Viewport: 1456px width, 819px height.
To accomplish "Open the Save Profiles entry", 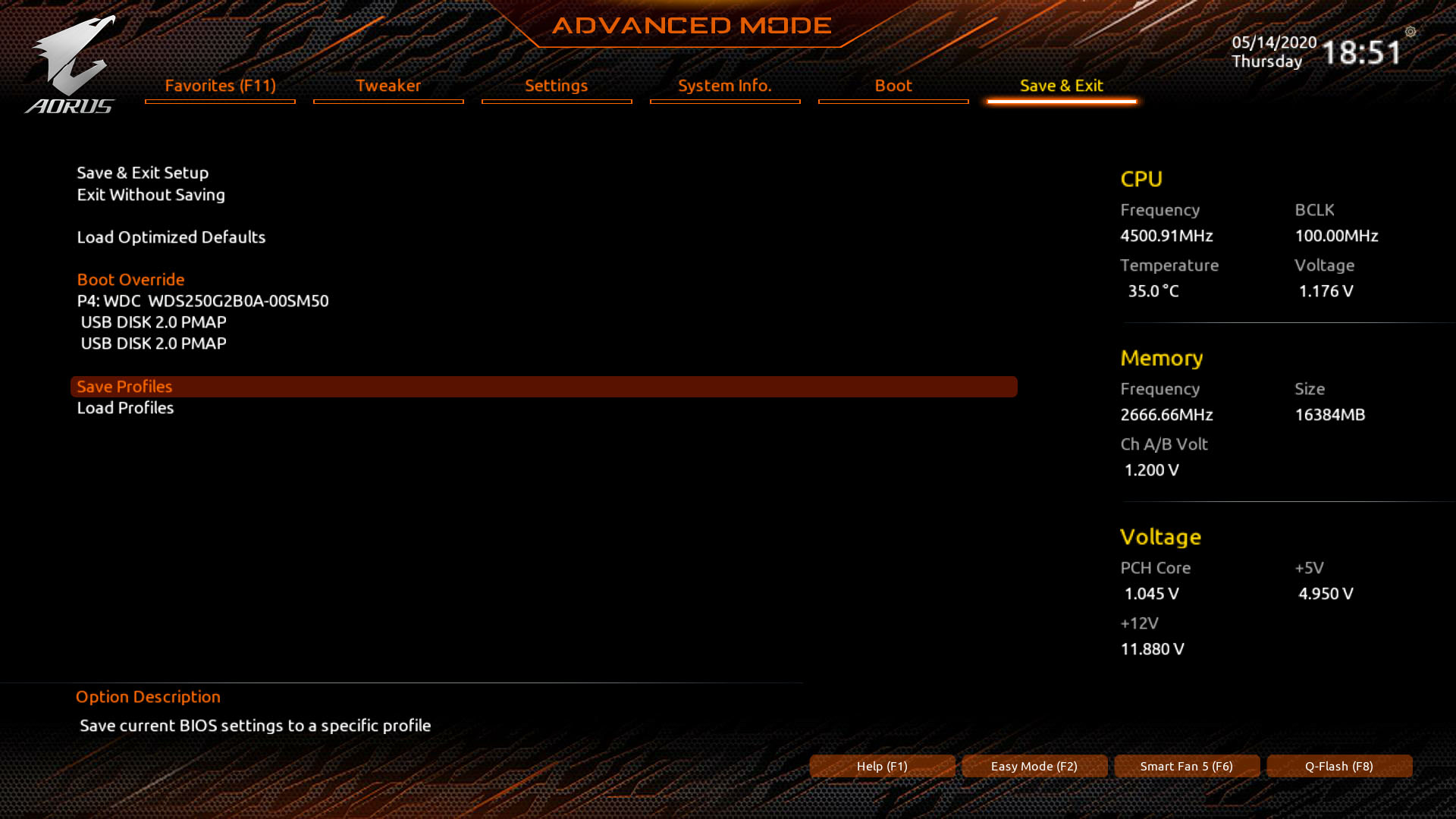I will pyautogui.click(x=124, y=387).
